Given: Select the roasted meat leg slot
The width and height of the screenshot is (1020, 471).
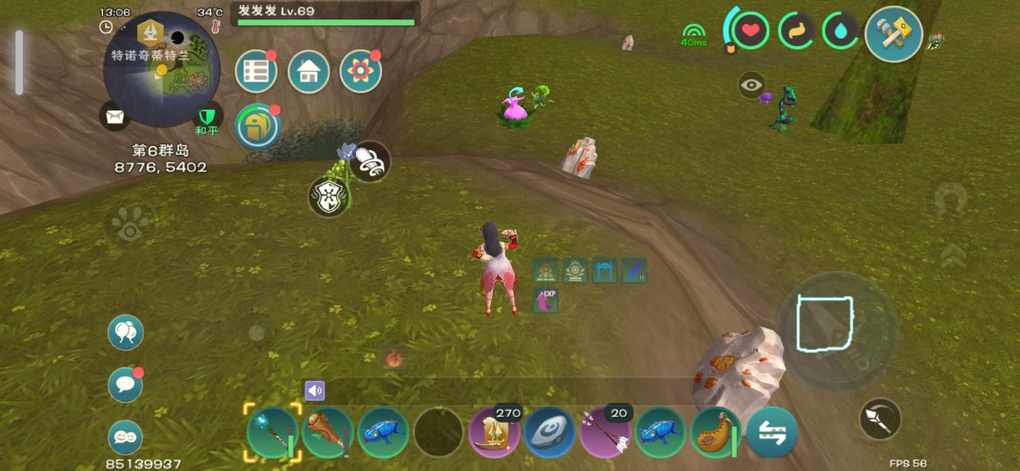Looking at the screenshot, I should pyautogui.click(x=716, y=432).
